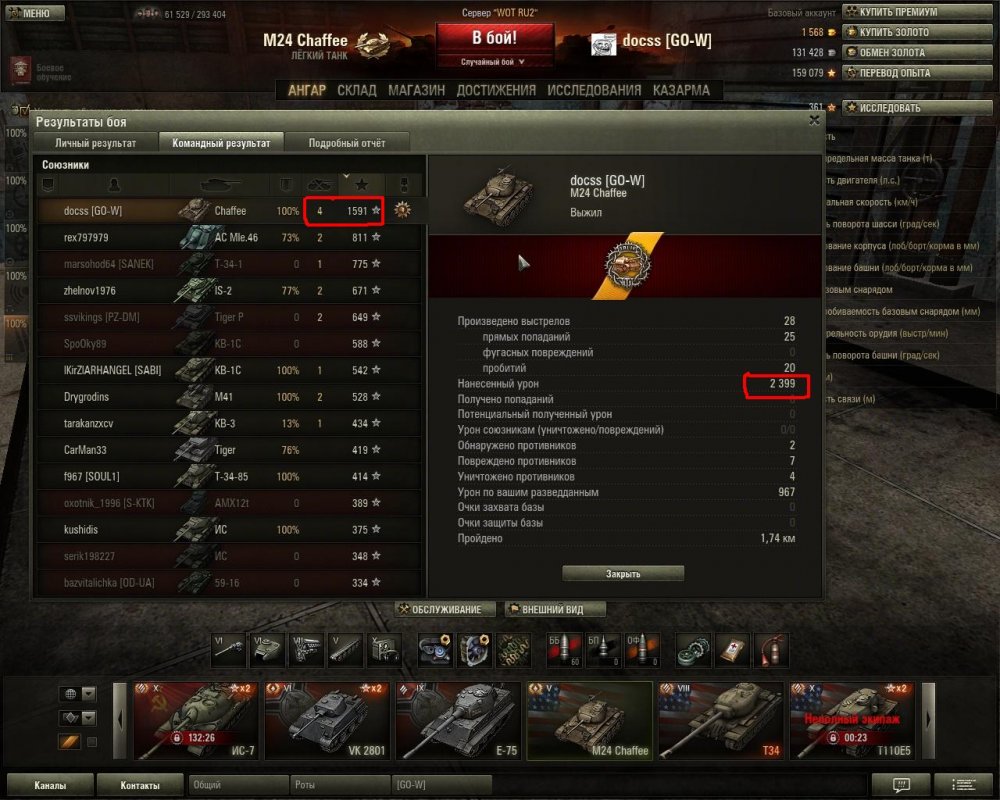Select the E-75 tank in carousel
Image resolution: width=1000 pixels, height=800 pixels.
coord(457,720)
